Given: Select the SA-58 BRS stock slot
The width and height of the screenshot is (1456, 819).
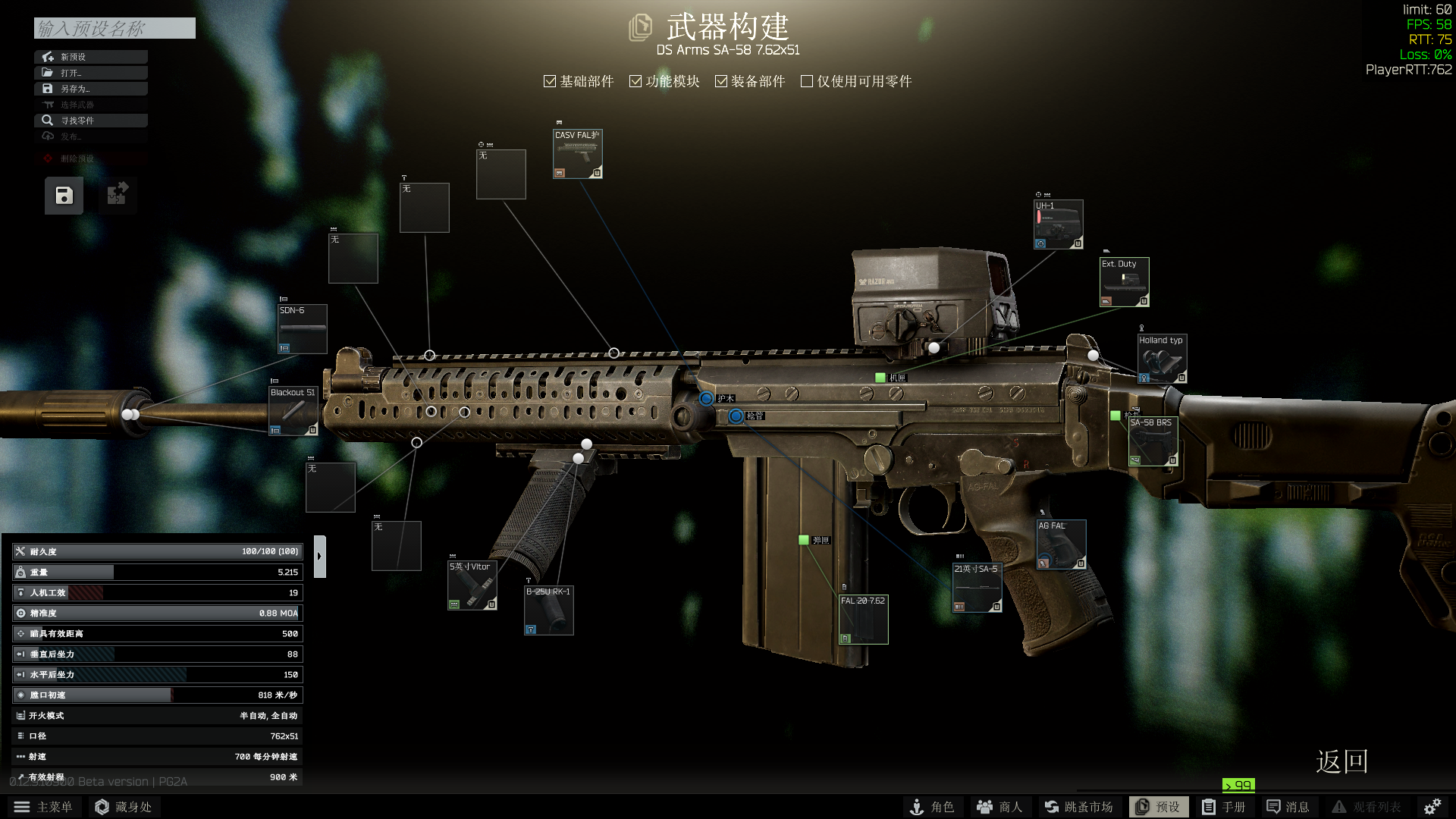Looking at the screenshot, I should coord(1152,441).
